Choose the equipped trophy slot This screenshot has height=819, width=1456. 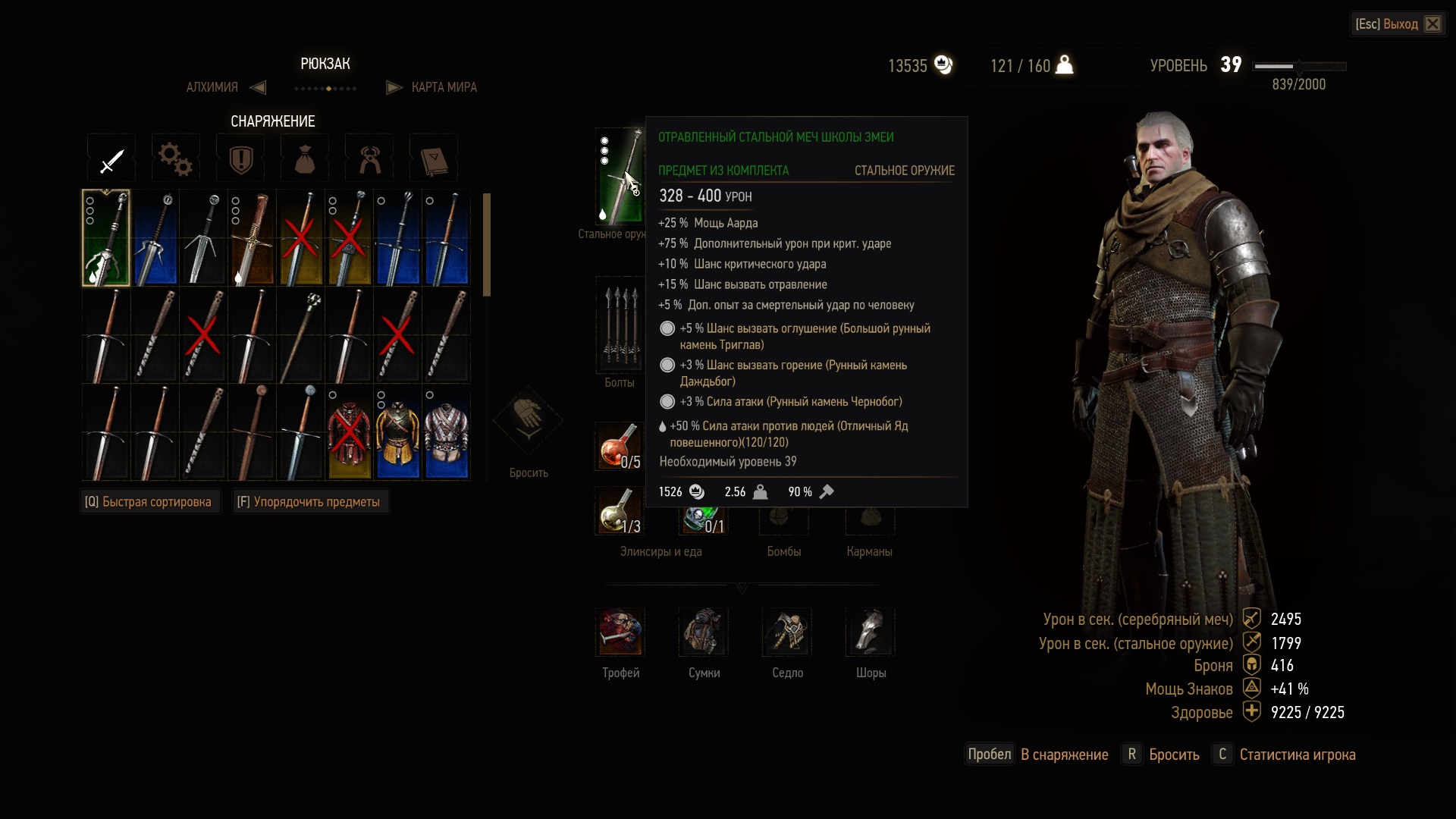[x=620, y=632]
